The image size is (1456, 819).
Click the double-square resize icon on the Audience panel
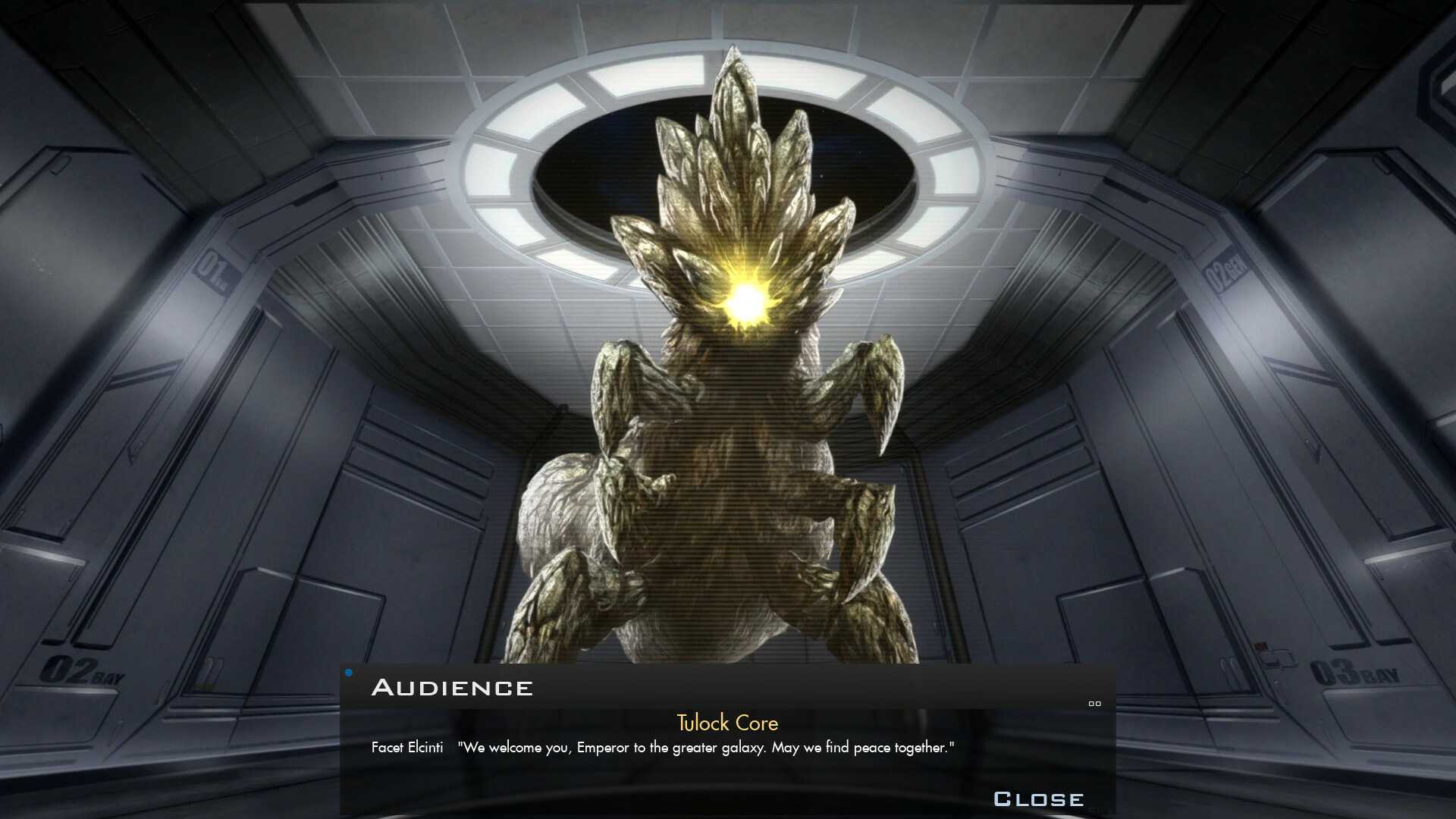click(x=1094, y=704)
